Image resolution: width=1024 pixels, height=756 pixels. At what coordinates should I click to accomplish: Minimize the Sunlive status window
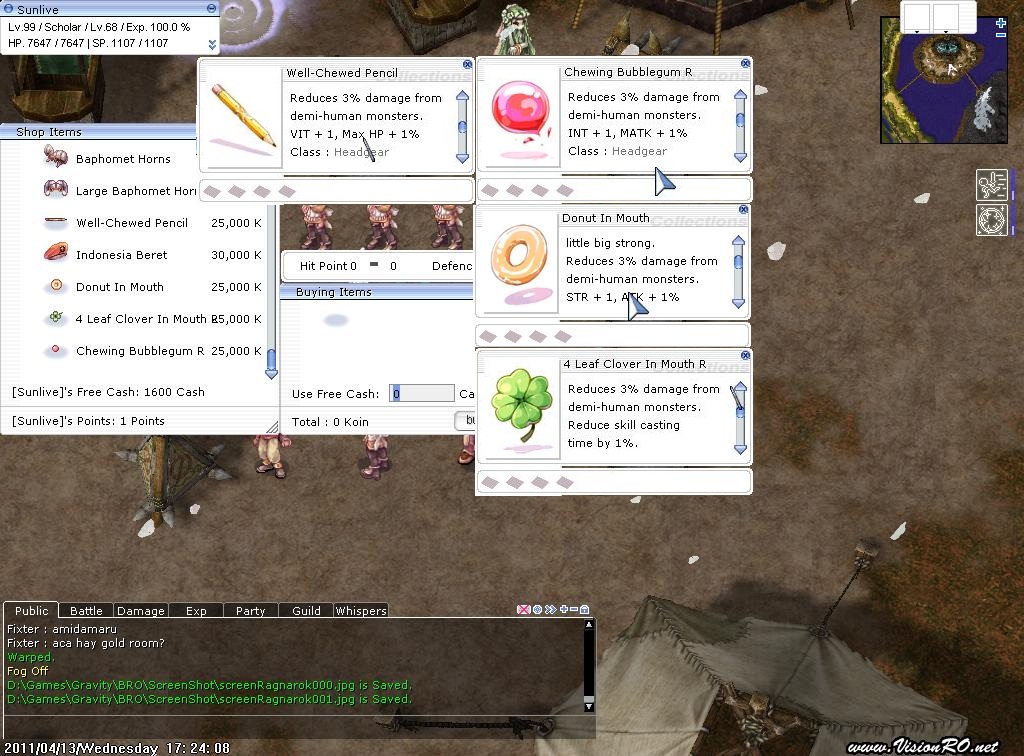[211, 9]
